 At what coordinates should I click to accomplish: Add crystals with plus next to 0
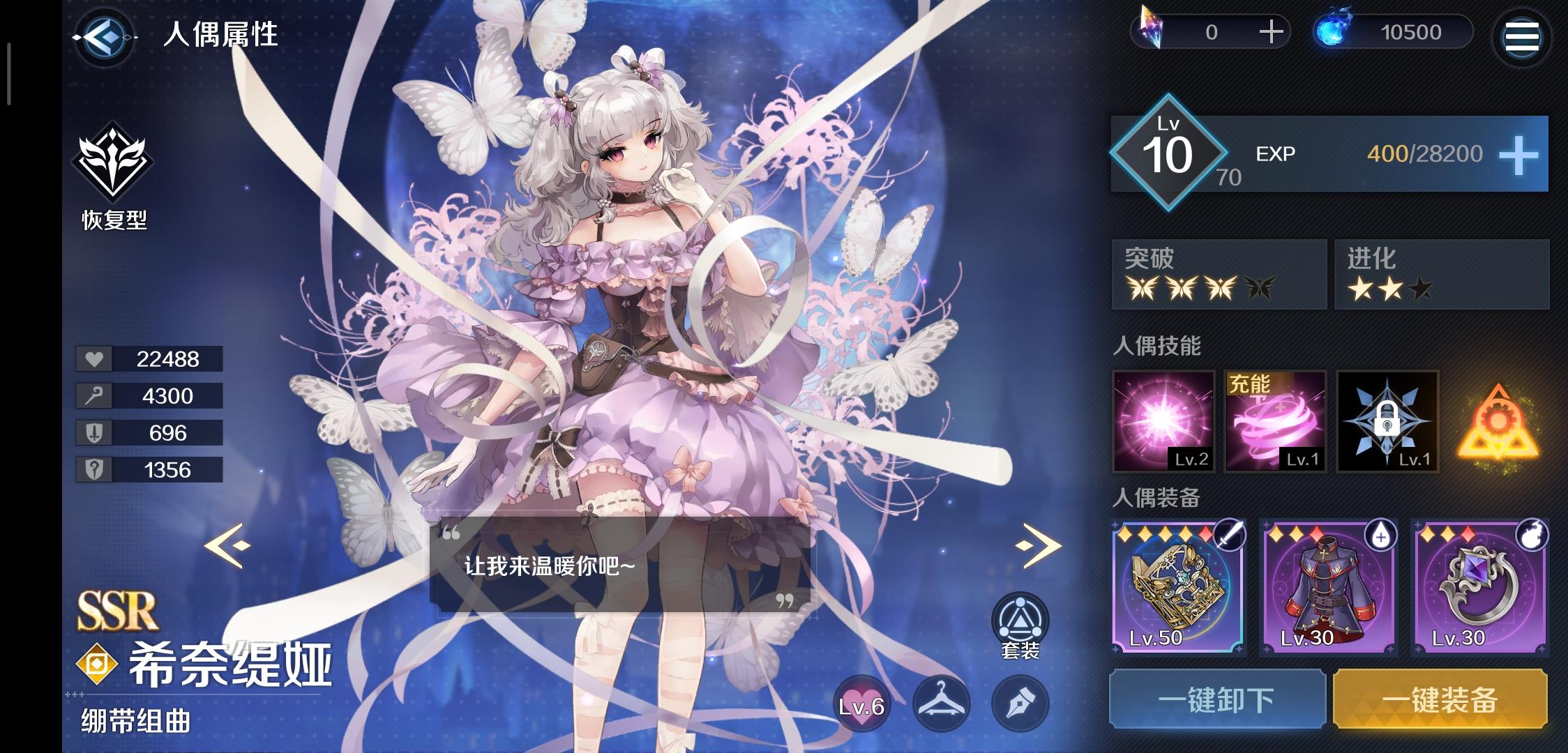coord(1274,31)
